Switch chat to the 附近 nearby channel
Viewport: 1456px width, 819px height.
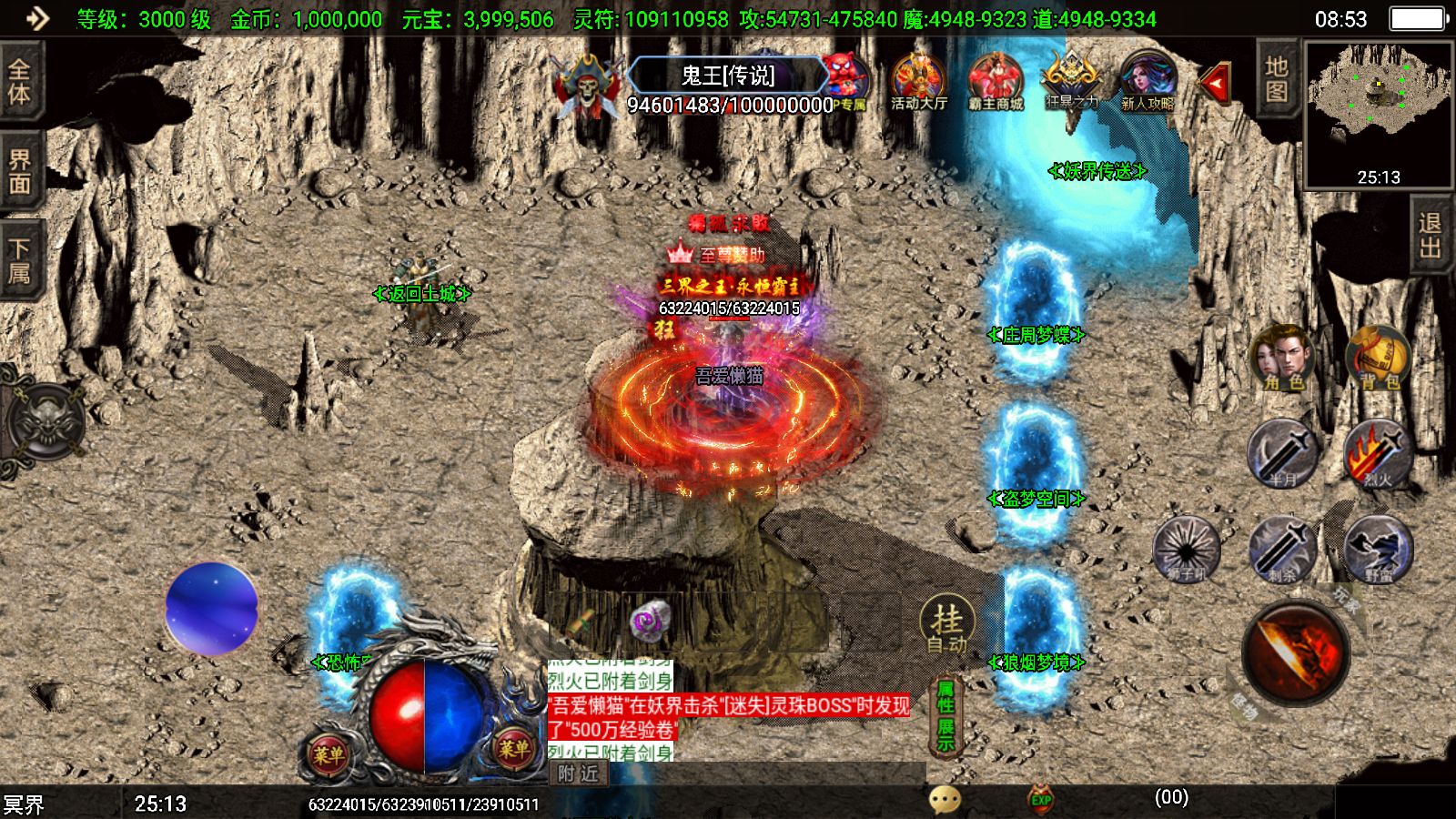point(579,773)
